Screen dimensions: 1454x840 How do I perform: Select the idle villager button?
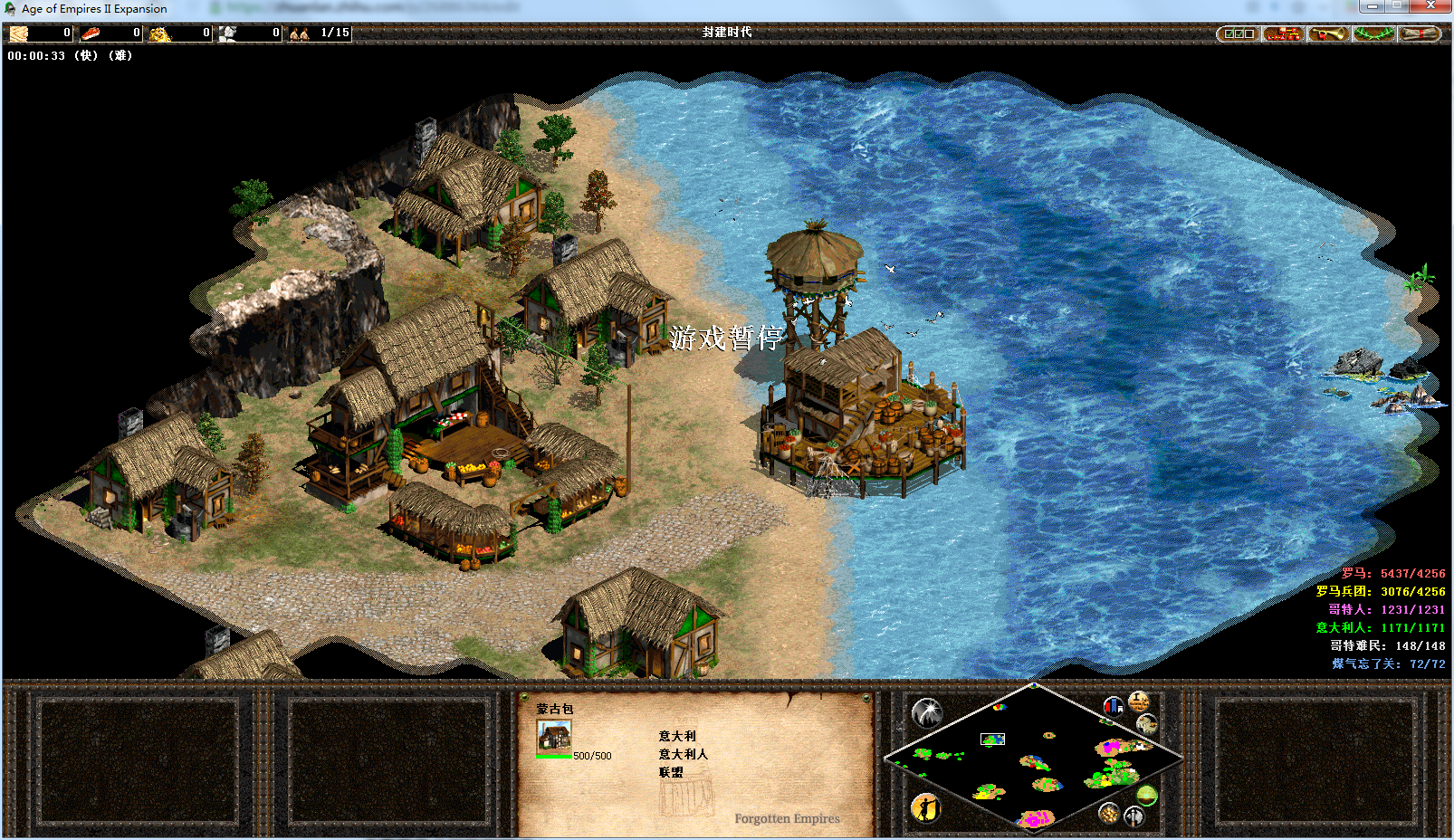click(x=925, y=807)
